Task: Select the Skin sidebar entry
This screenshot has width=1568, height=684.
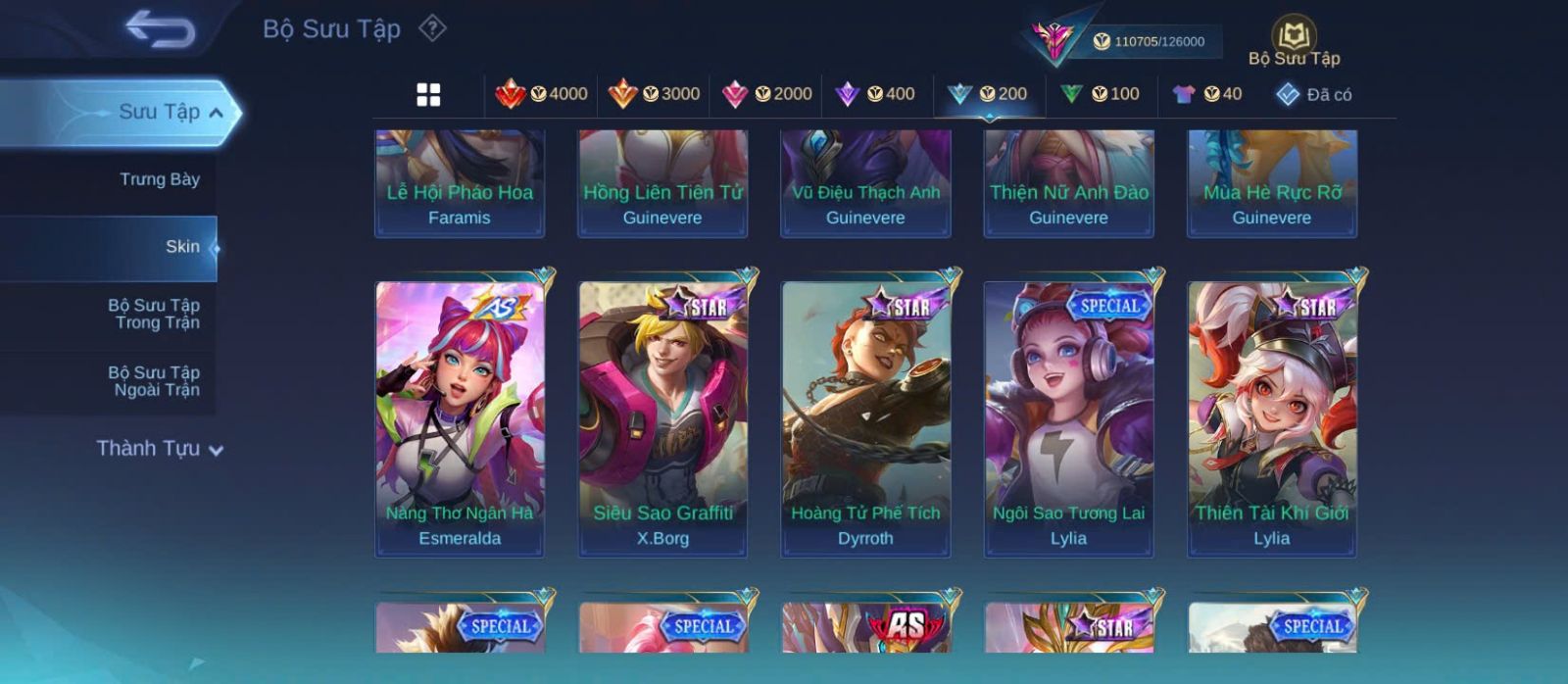Action: [181, 247]
